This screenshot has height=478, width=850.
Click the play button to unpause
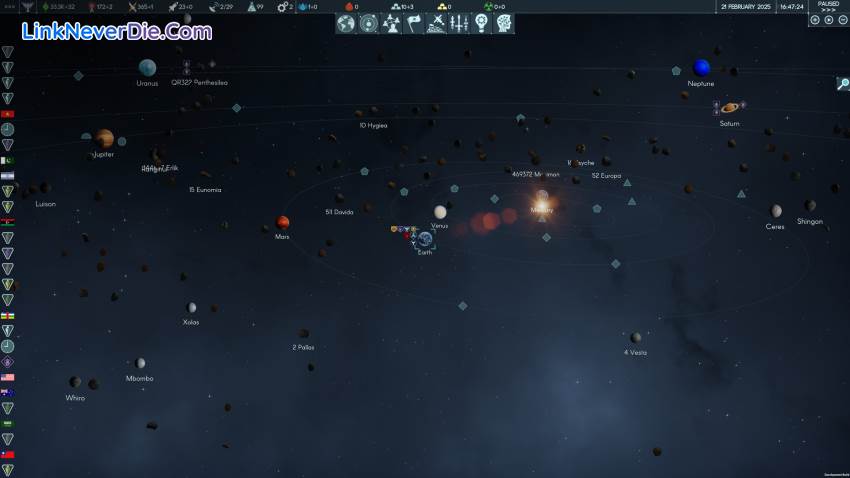[x=829, y=20]
